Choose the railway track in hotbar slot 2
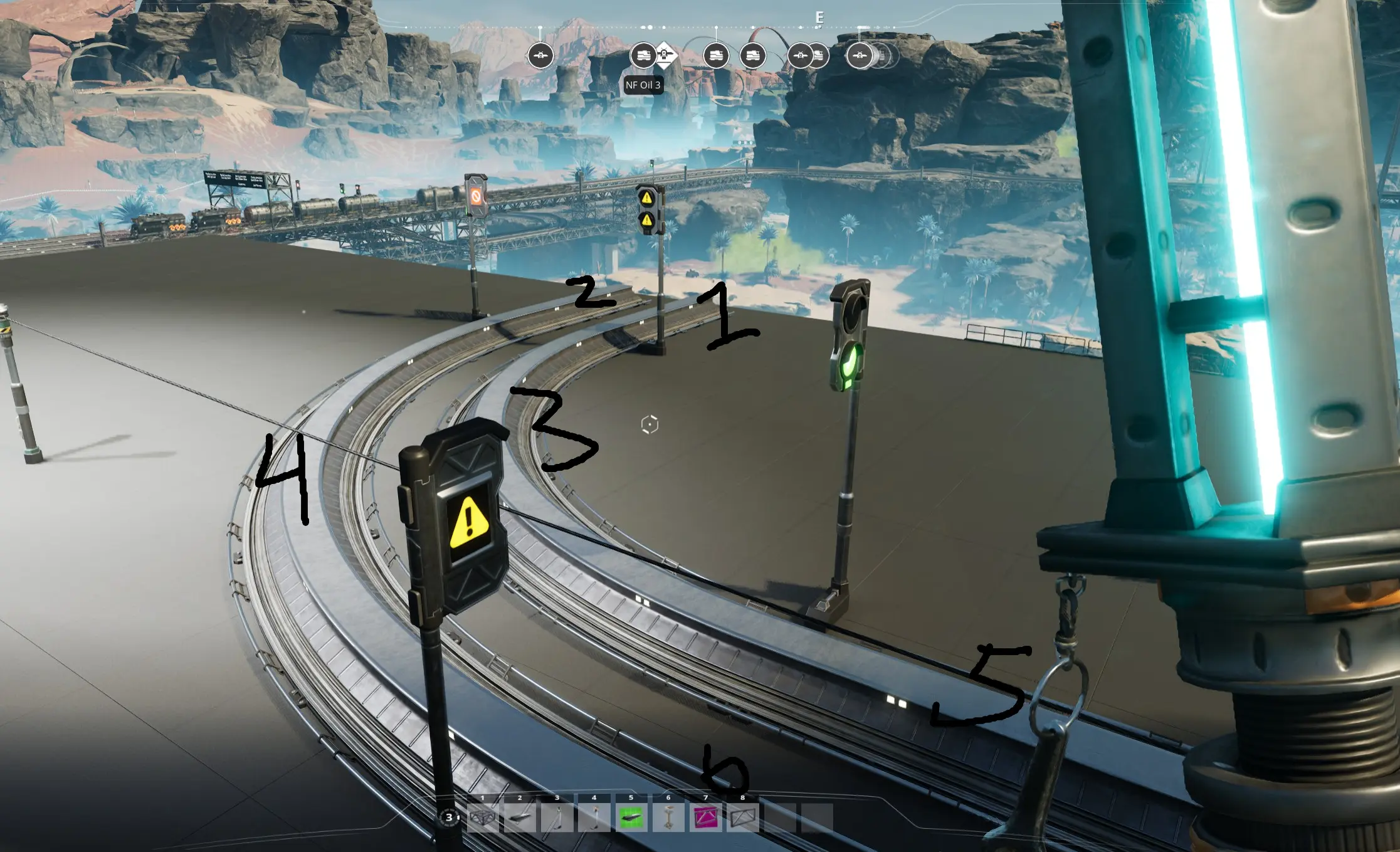Viewport: 1400px width, 852px height. click(520, 818)
